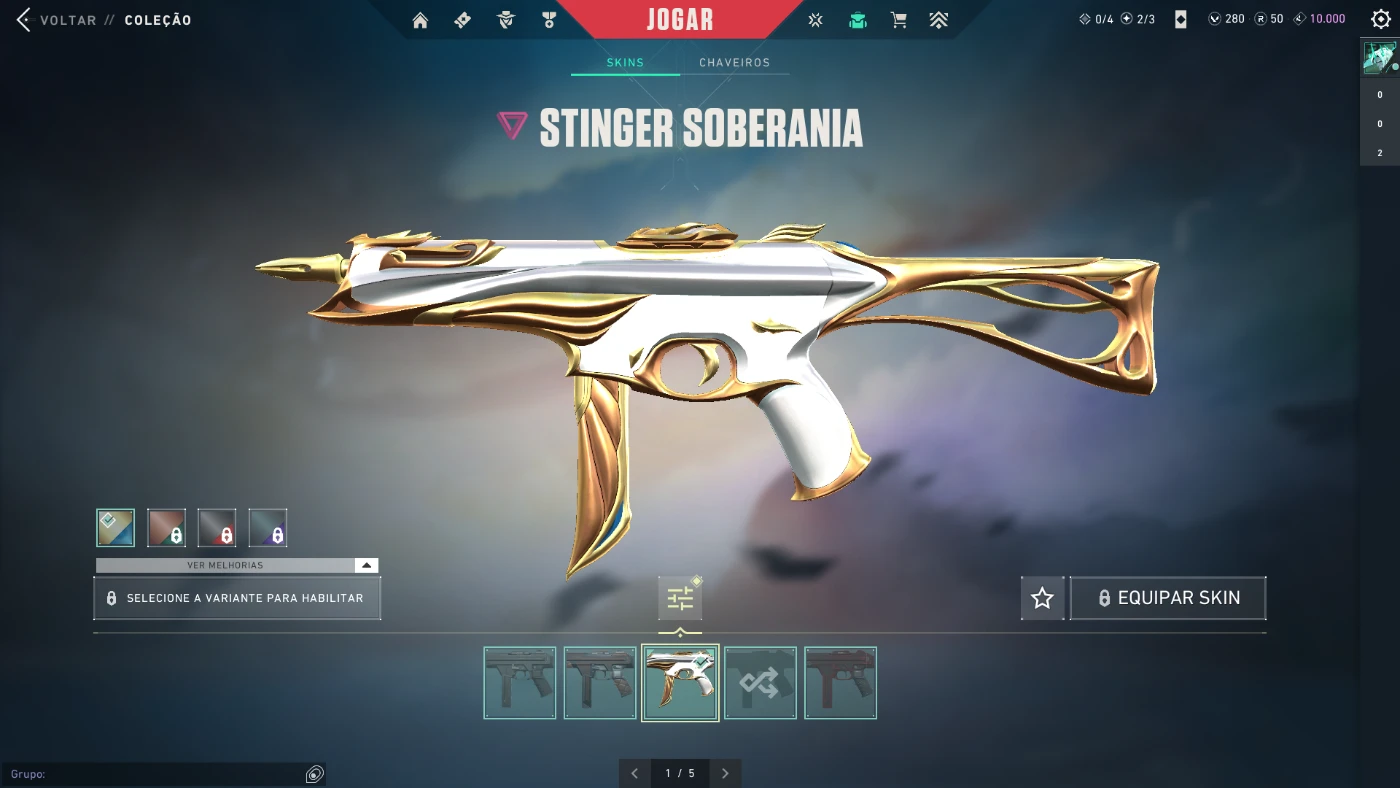Select the gold and blue color variant
Viewport: 1400px width, 788px height.
(116, 528)
